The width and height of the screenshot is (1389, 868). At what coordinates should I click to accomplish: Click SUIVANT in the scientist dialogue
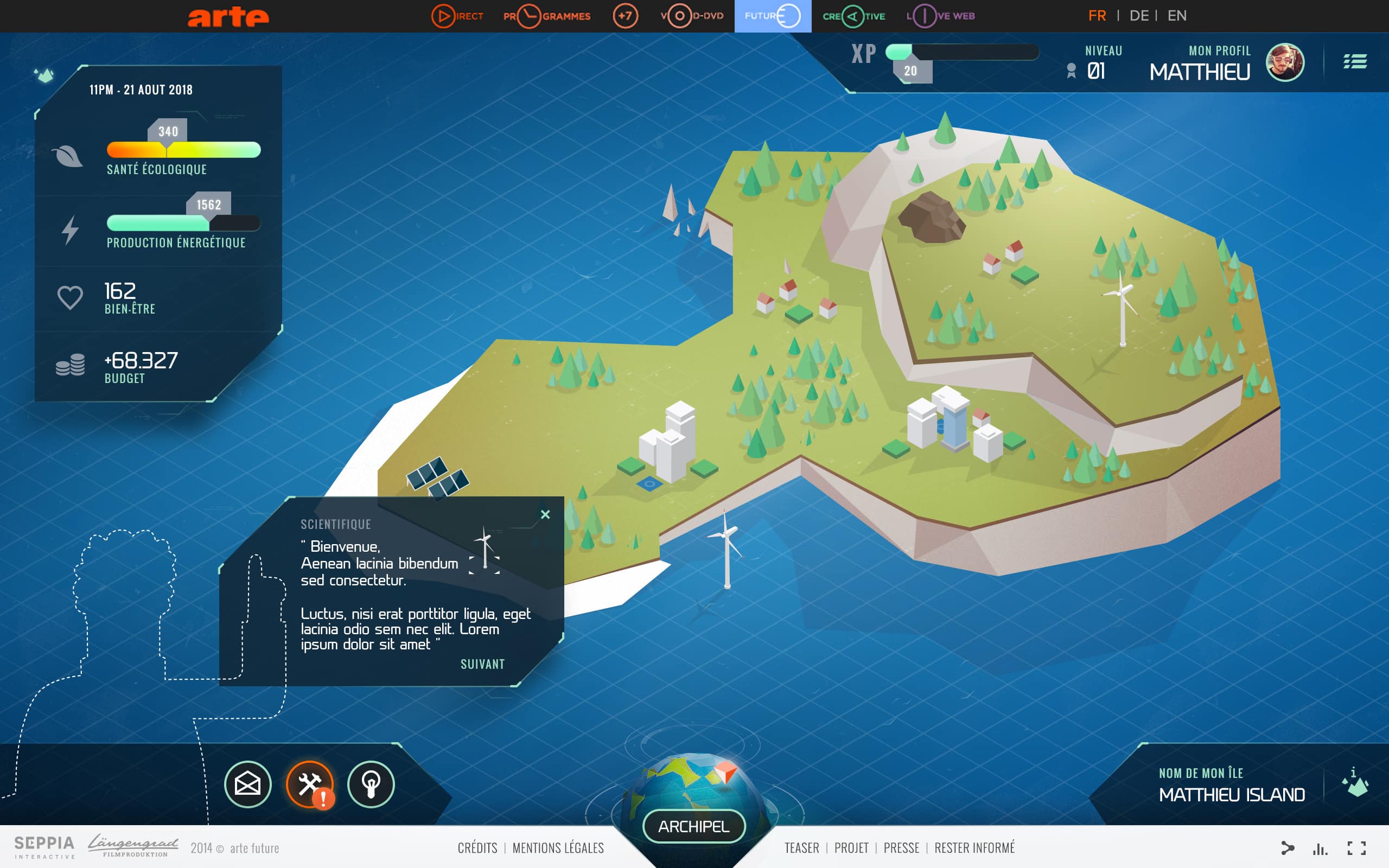coord(482,664)
